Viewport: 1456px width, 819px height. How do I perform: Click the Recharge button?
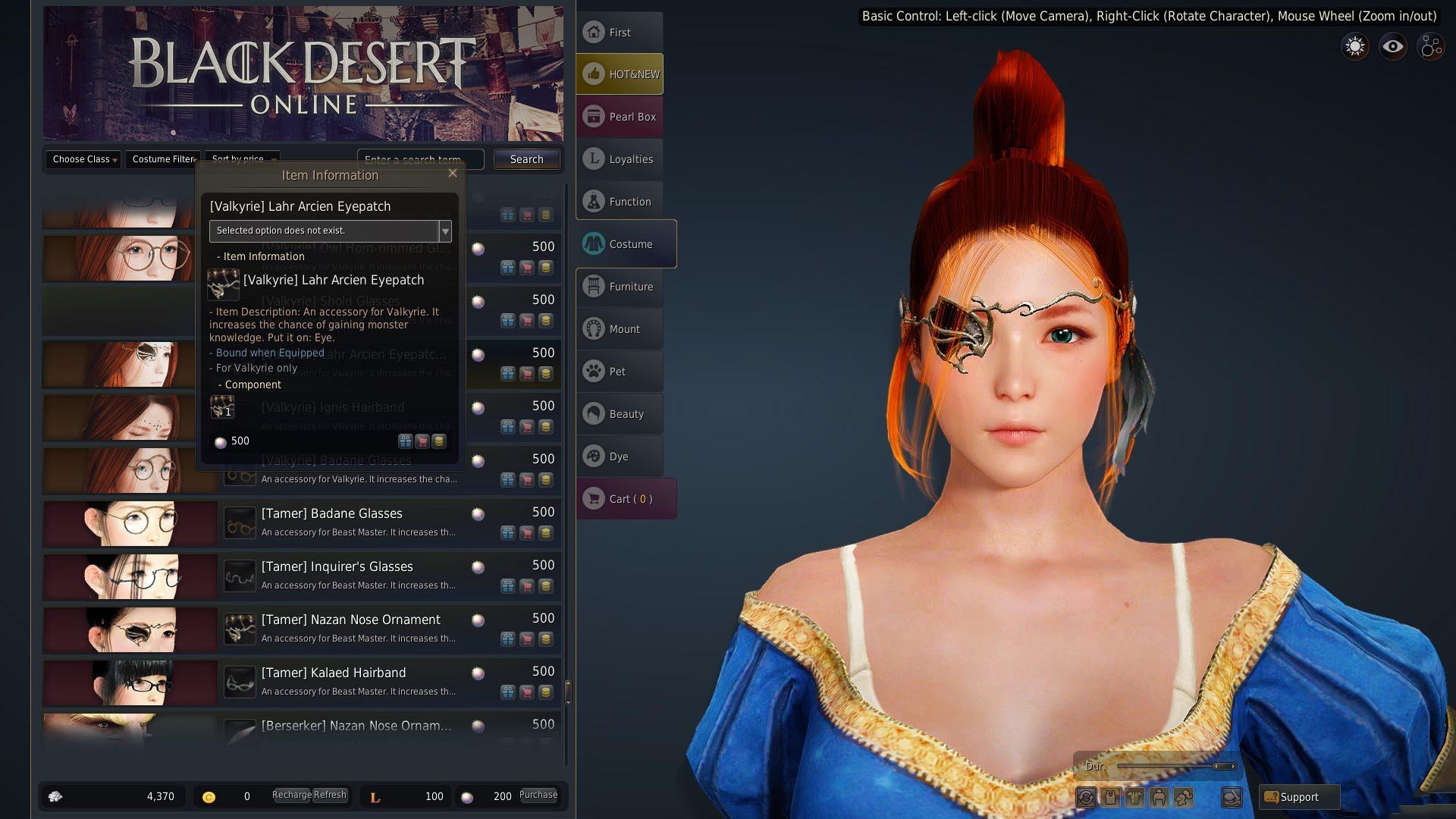click(x=291, y=795)
